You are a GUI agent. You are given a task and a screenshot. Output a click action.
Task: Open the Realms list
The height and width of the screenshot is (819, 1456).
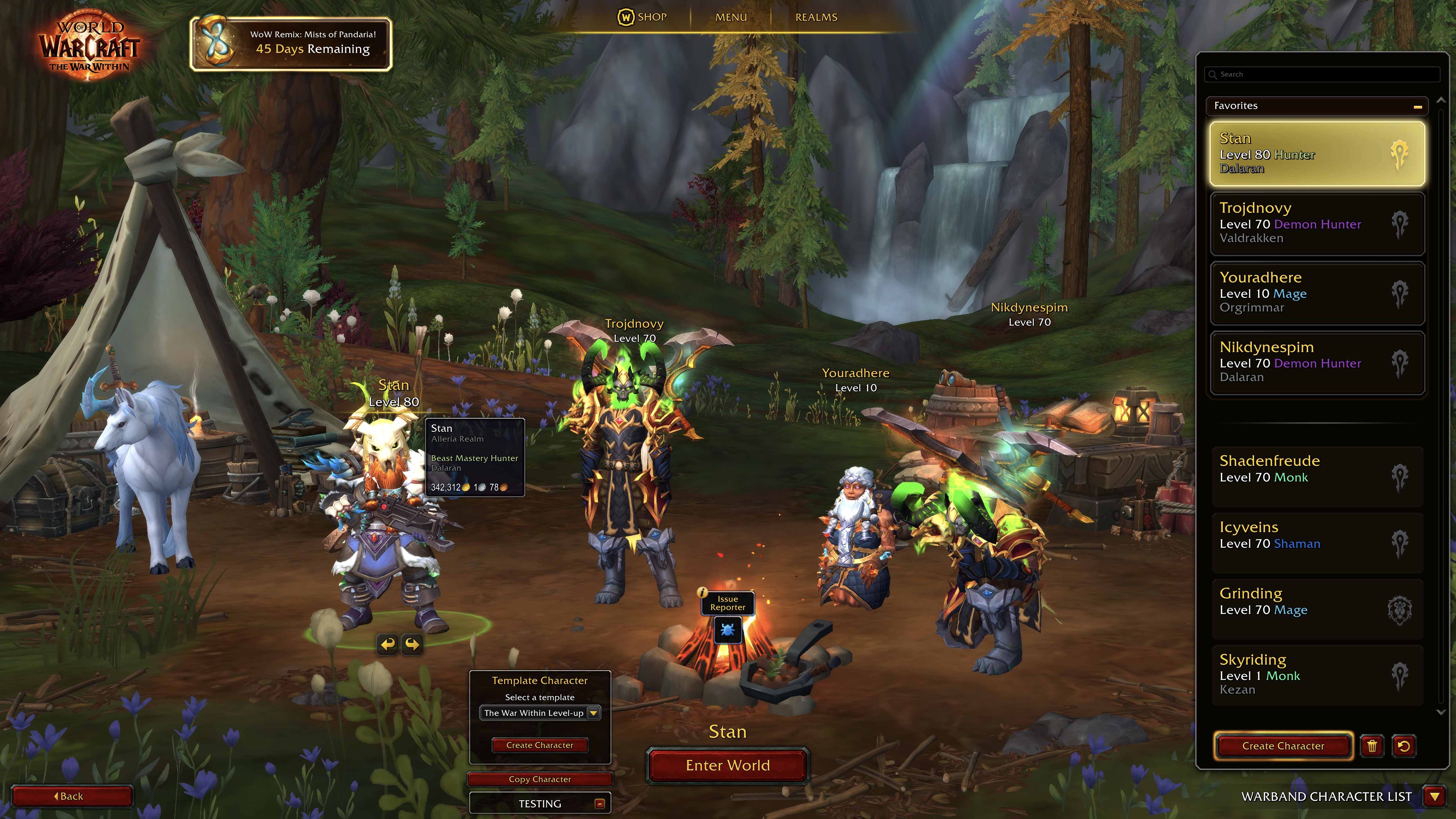[x=816, y=17]
